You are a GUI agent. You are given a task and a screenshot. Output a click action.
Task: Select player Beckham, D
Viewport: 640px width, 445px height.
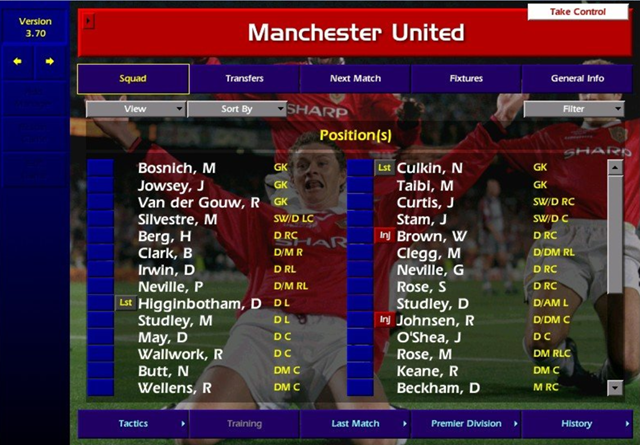pos(438,388)
